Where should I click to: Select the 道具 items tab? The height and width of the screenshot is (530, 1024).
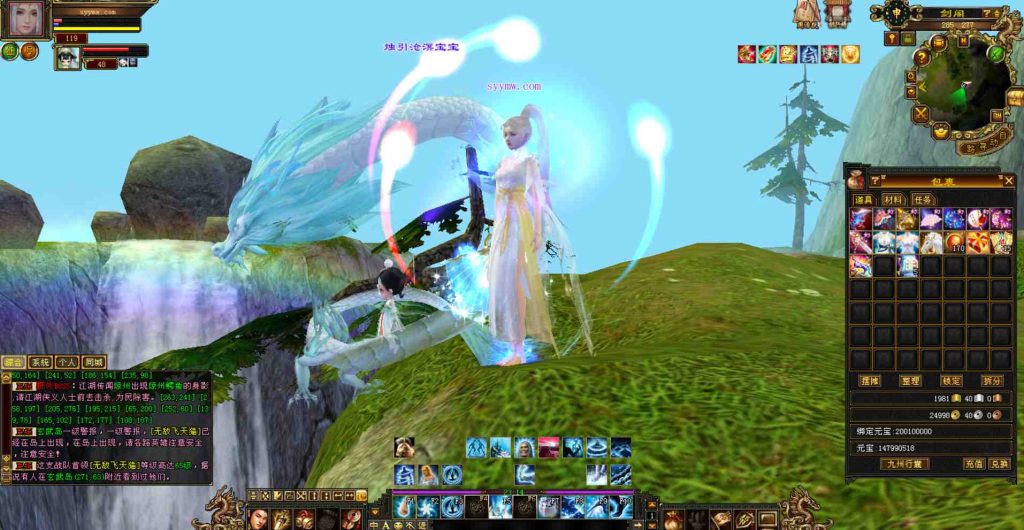coord(861,199)
